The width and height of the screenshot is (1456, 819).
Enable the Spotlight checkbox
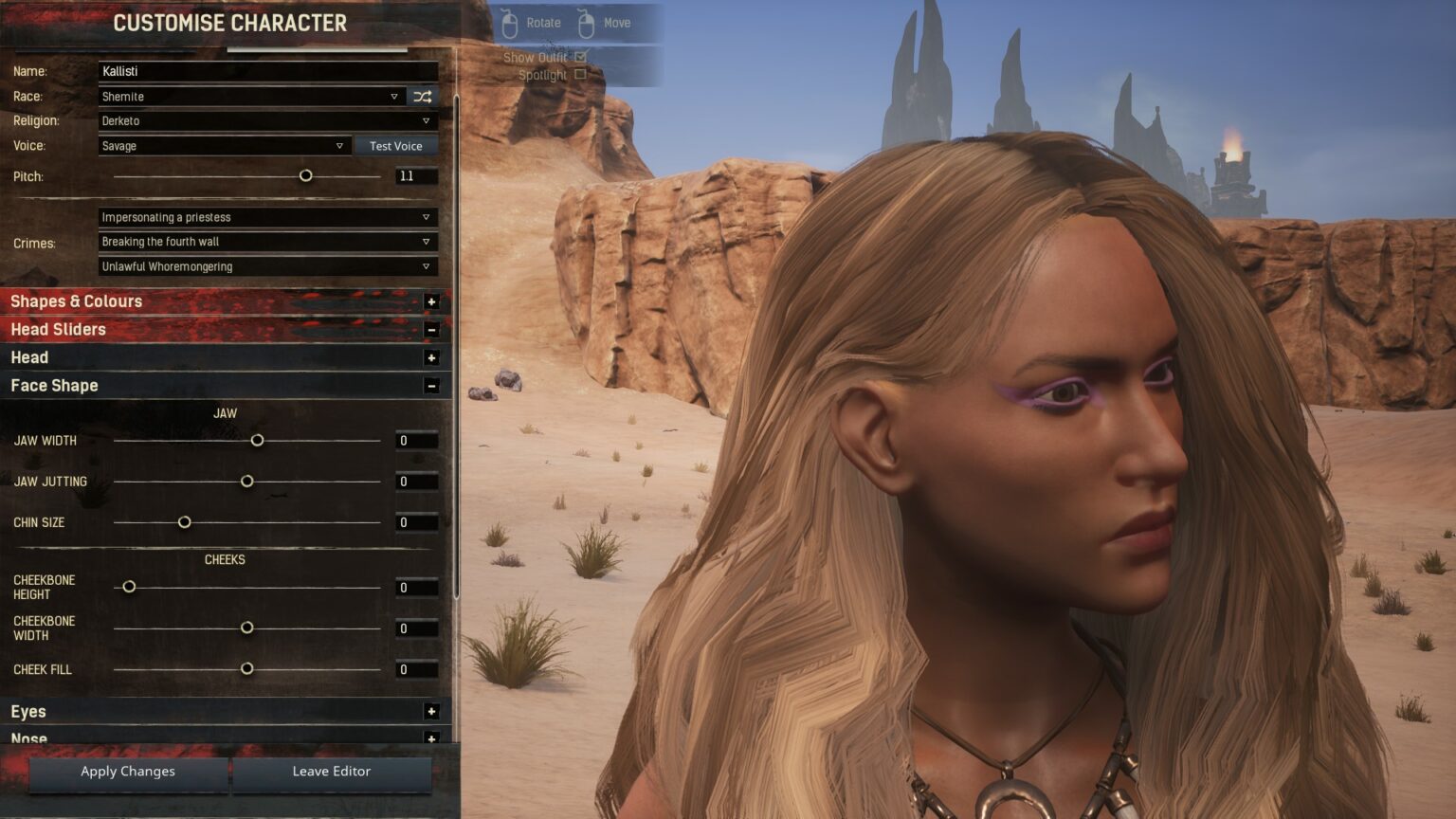pyautogui.click(x=579, y=74)
